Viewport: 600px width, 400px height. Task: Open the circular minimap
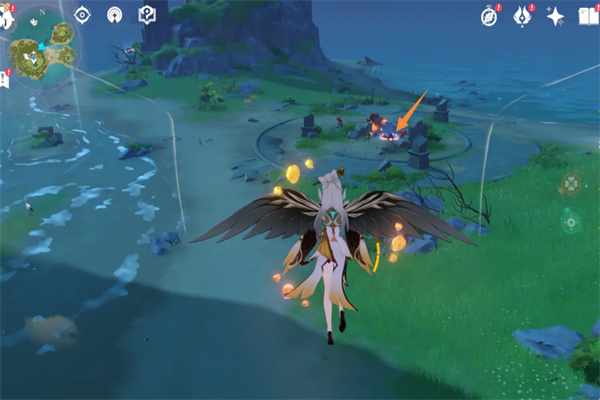point(45,53)
